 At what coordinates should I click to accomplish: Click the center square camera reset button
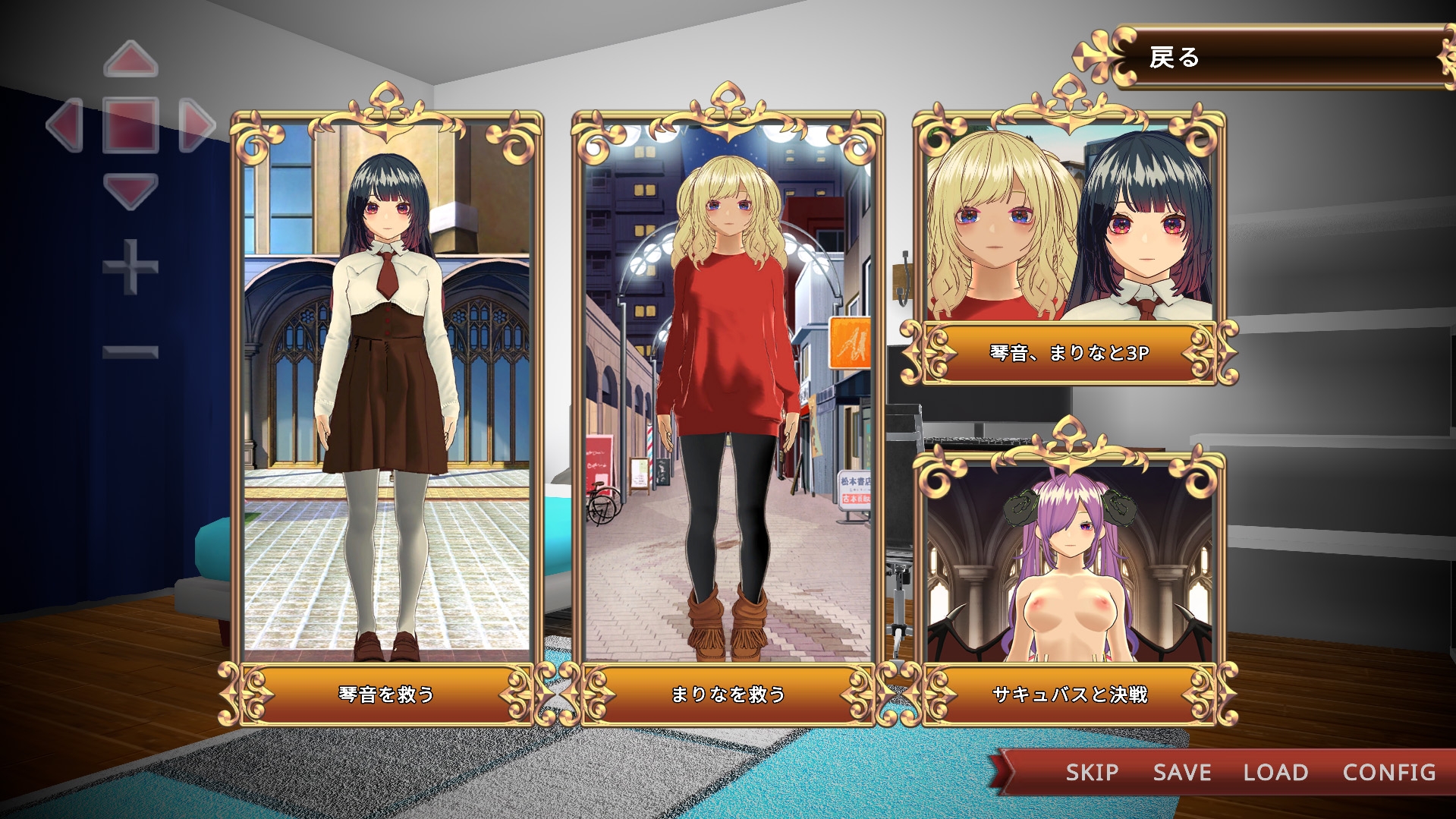(x=131, y=124)
